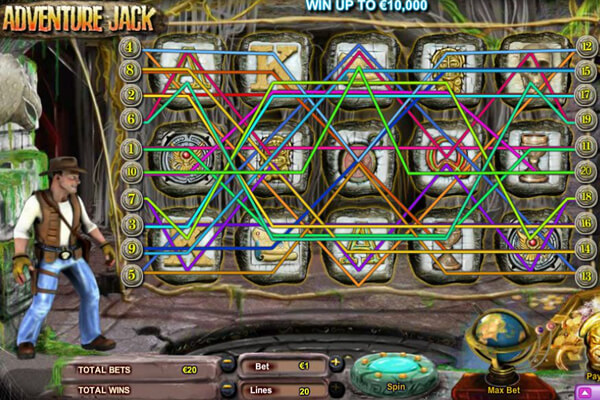Image resolution: width=600 pixels, height=400 pixels.
Task: Reduce the number of lines with minus
Action: coord(229,389)
